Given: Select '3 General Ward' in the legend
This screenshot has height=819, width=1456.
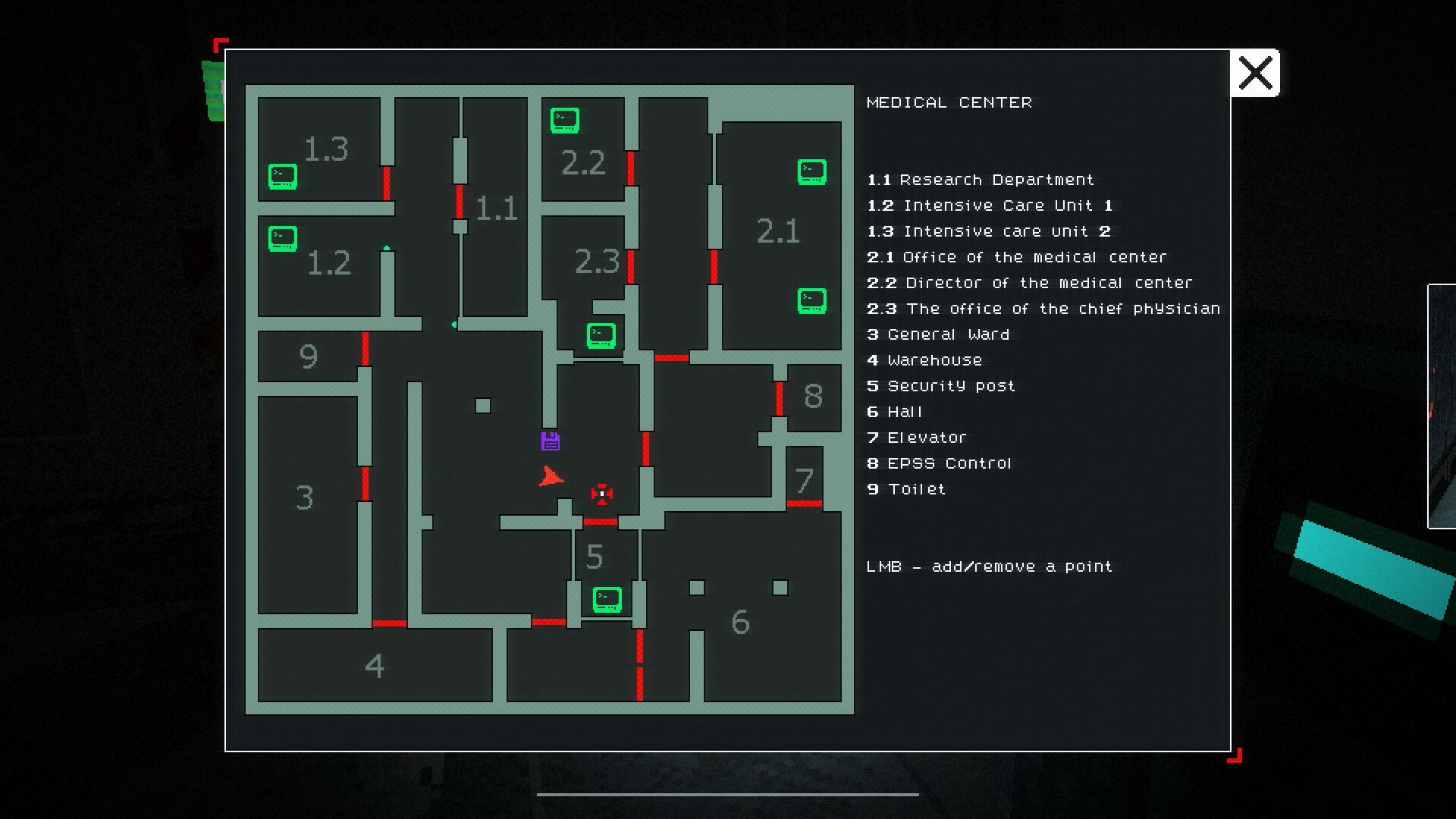Looking at the screenshot, I should [938, 334].
